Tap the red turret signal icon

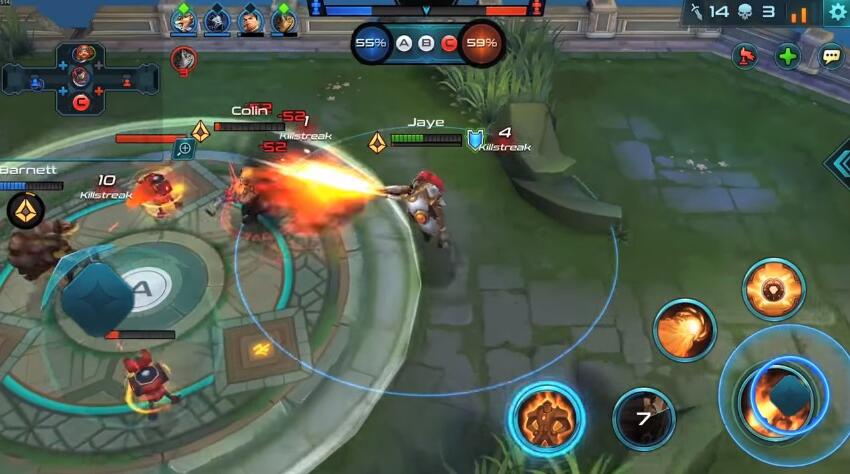(x=744, y=56)
